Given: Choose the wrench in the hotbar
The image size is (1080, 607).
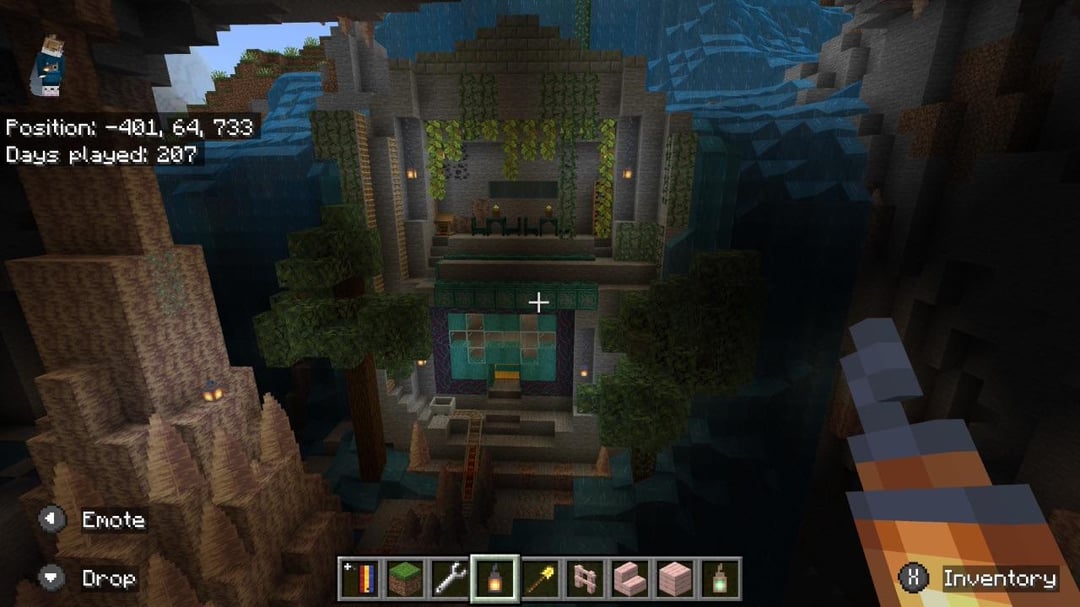Looking at the screenshot, I should (x=451, y=577).
